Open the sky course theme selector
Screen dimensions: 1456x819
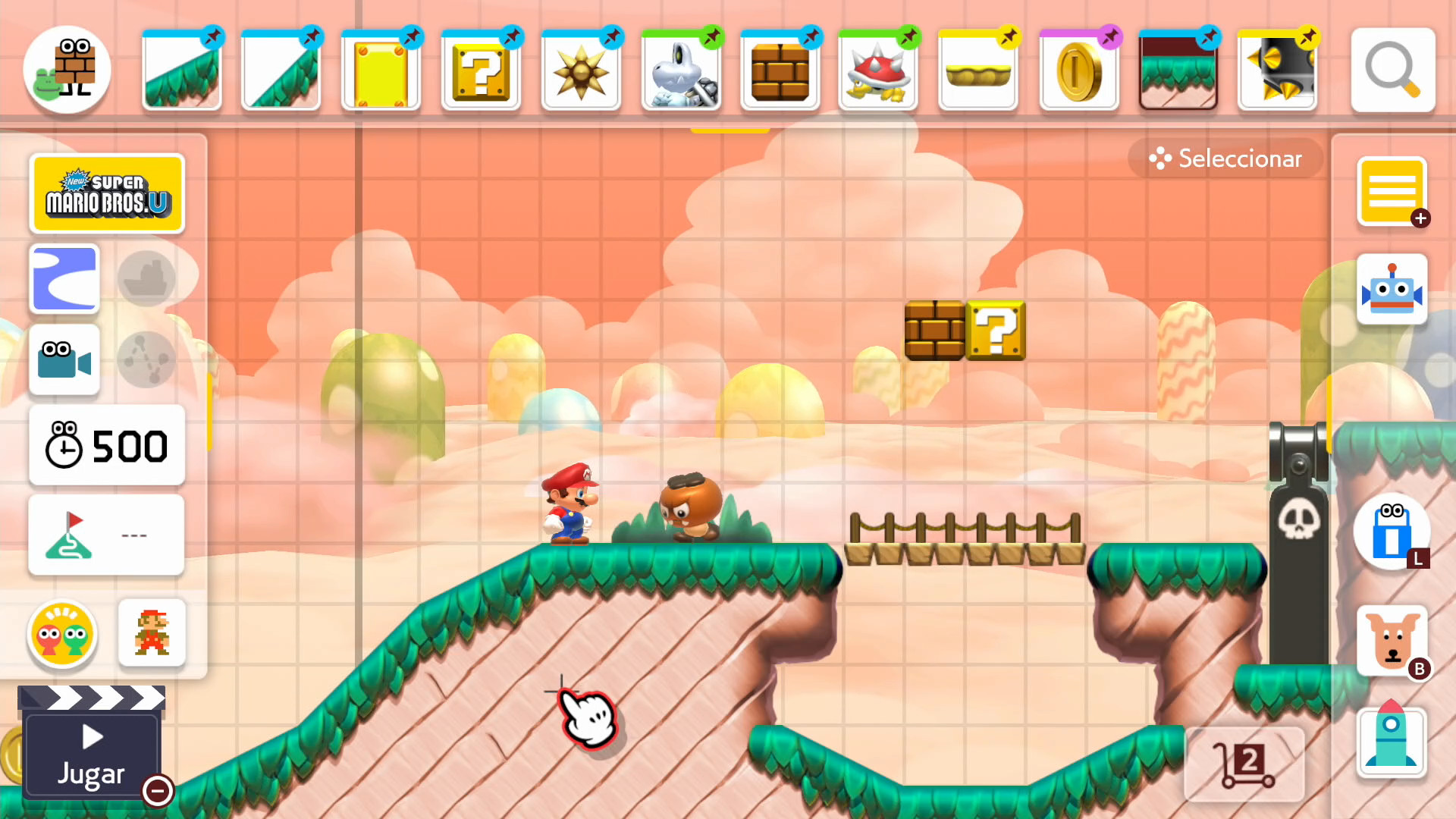[x=64, y=279]
